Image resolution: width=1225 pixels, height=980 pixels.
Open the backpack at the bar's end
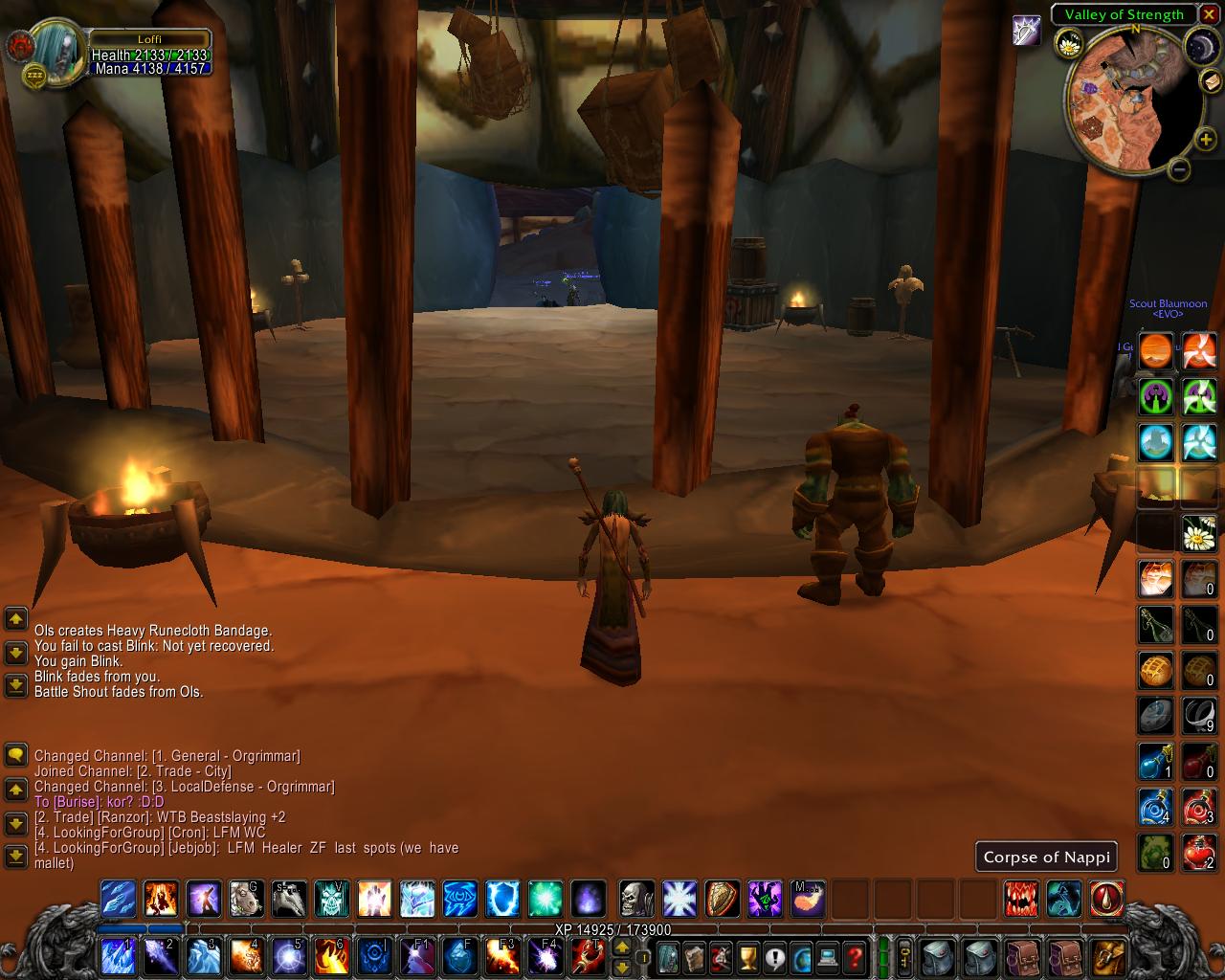(1107, 955)
